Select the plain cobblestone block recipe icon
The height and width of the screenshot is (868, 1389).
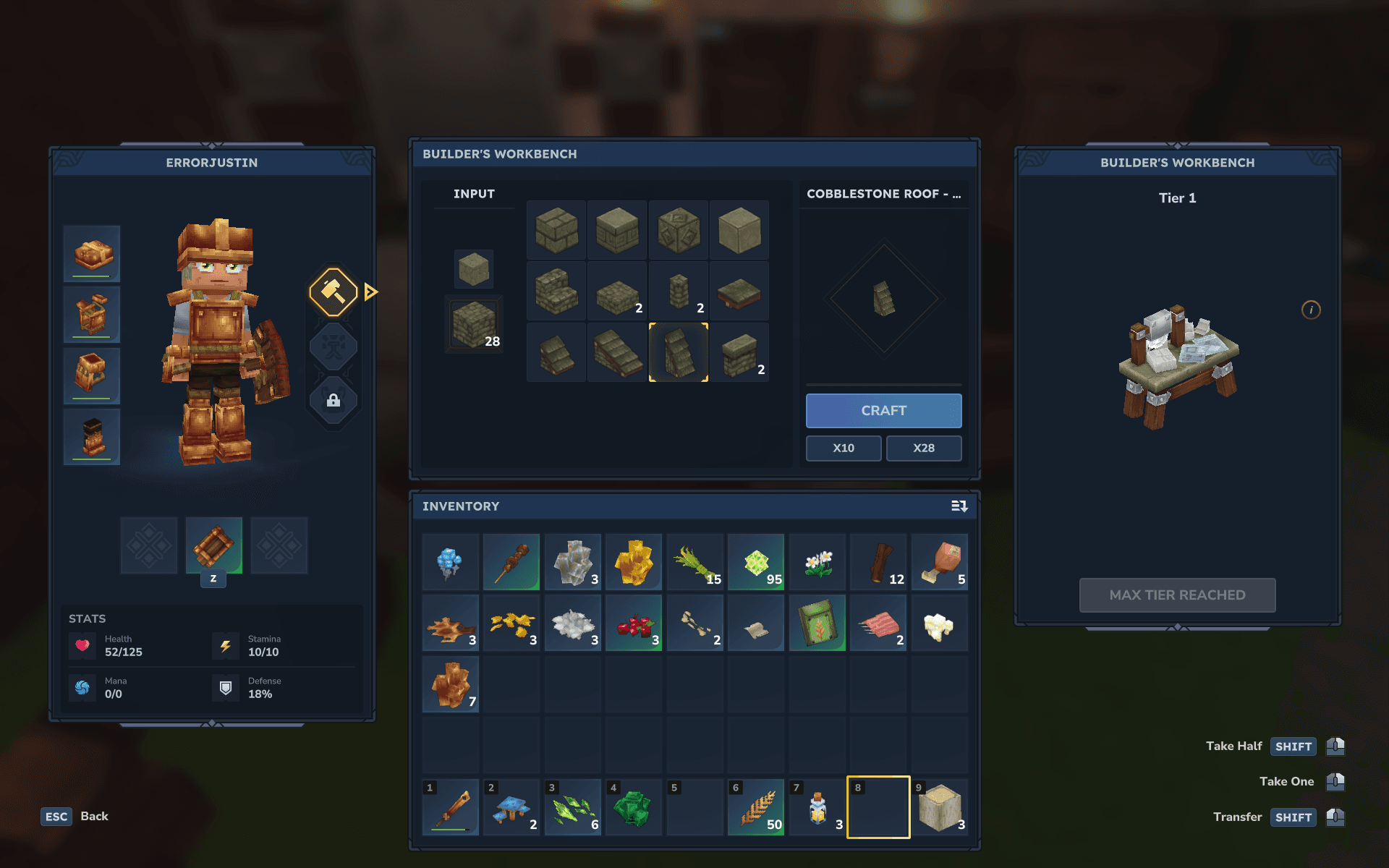coord(740,230)
